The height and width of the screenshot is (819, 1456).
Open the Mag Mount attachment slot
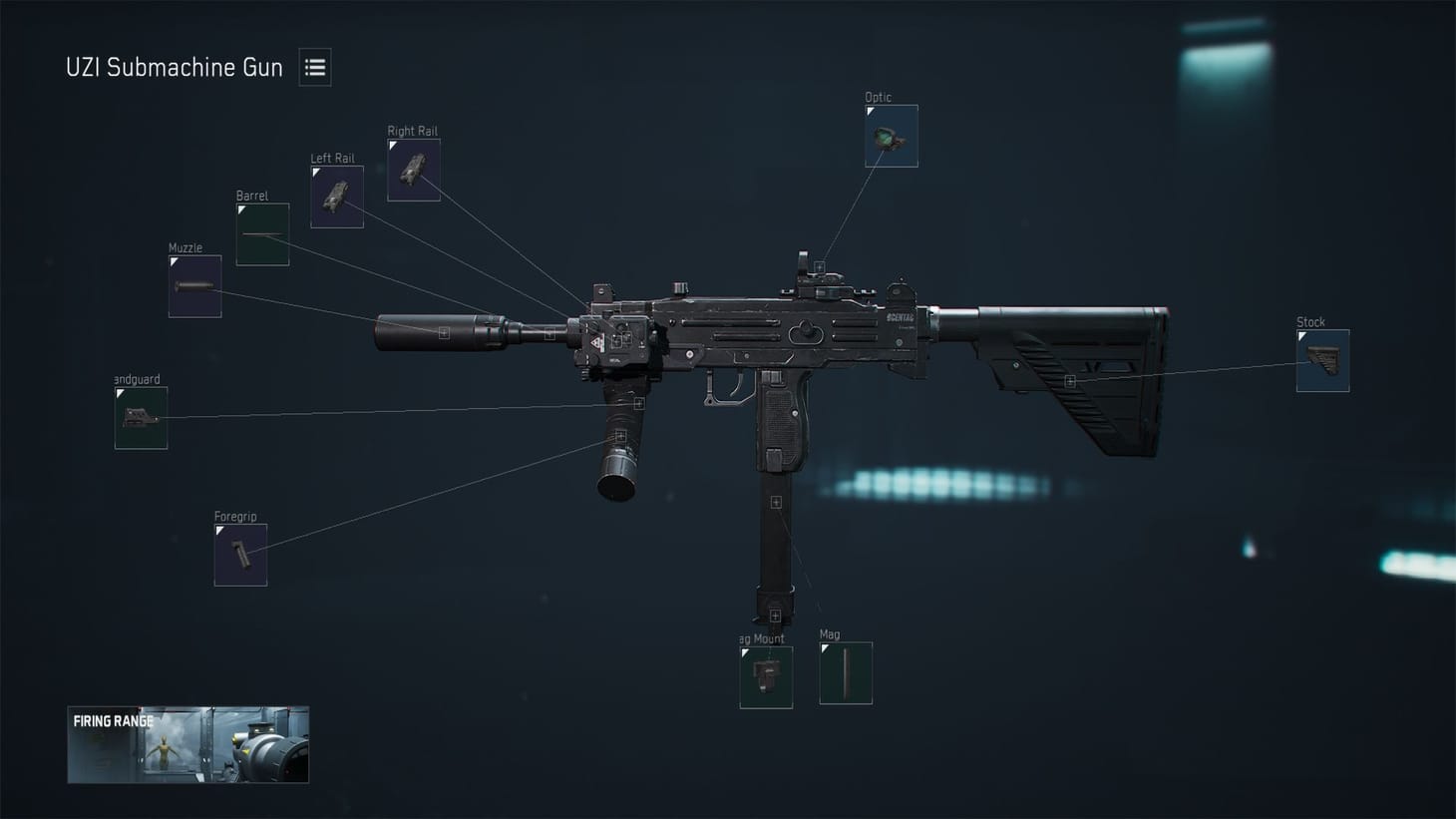765,678
